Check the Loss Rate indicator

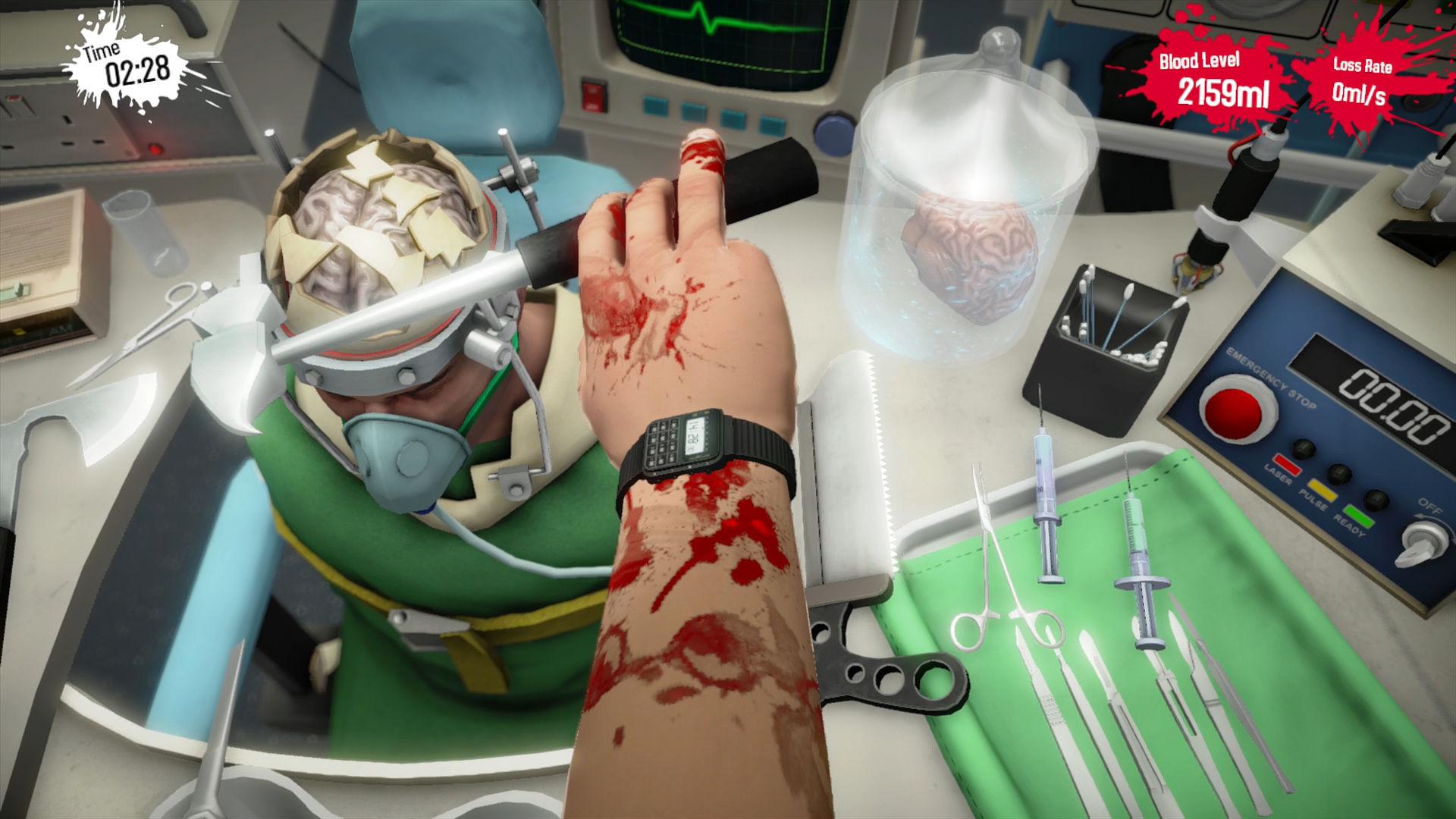click(x=1361, y=76)
